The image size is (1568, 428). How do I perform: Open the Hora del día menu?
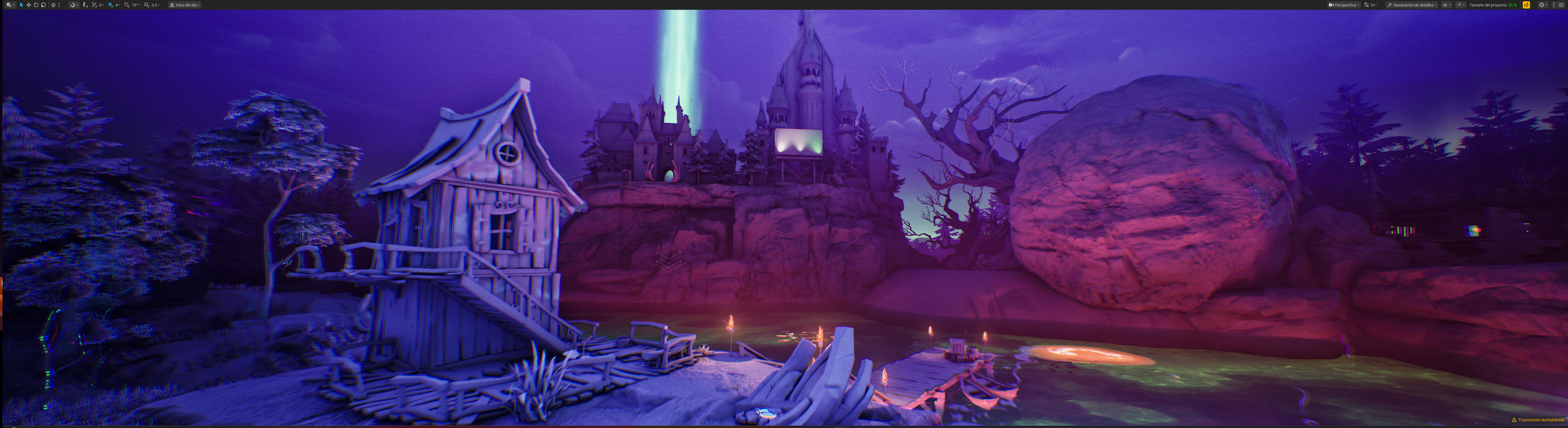click(x=184, y=5)
